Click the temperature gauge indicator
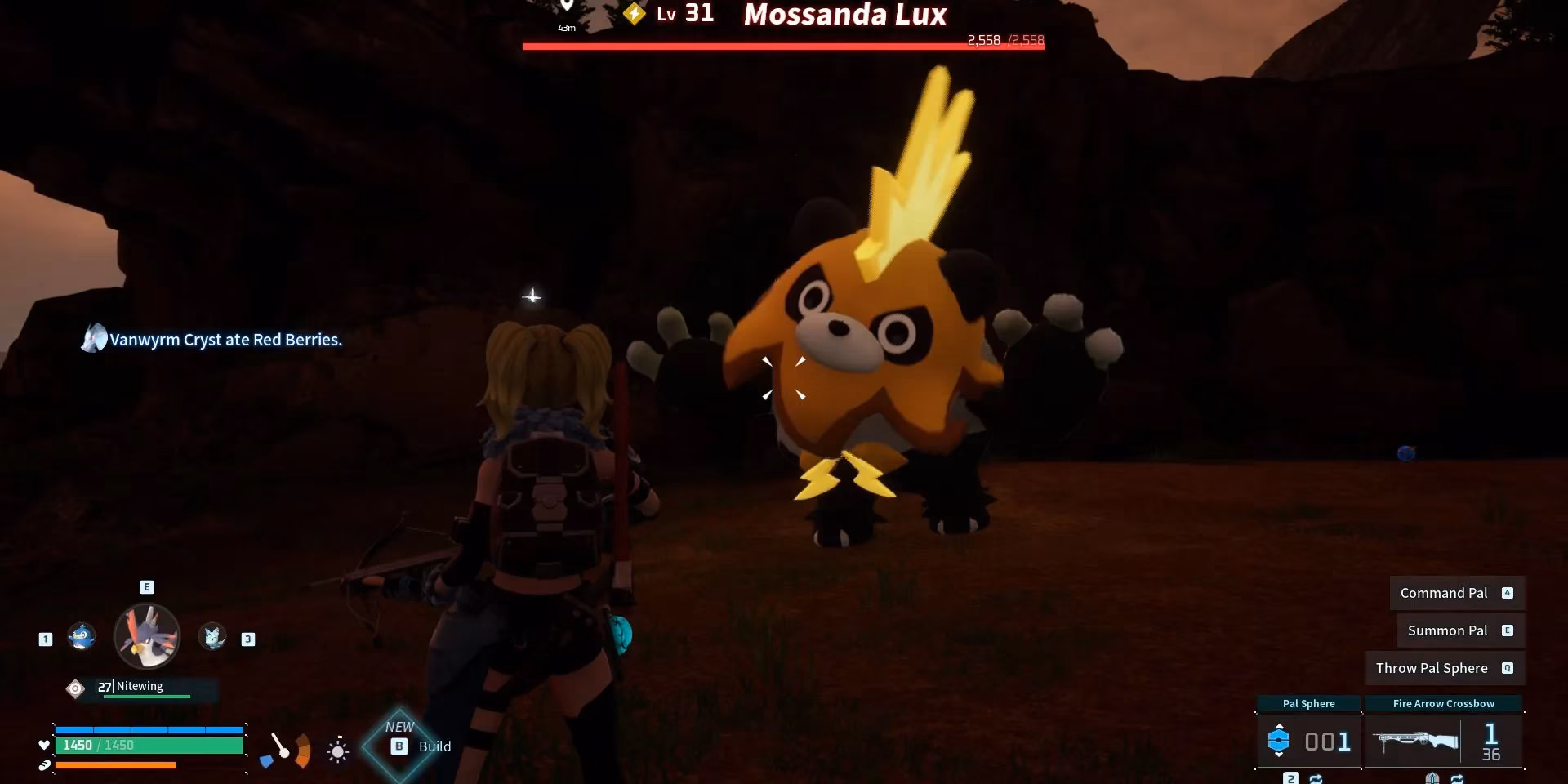 click(287, 750)
